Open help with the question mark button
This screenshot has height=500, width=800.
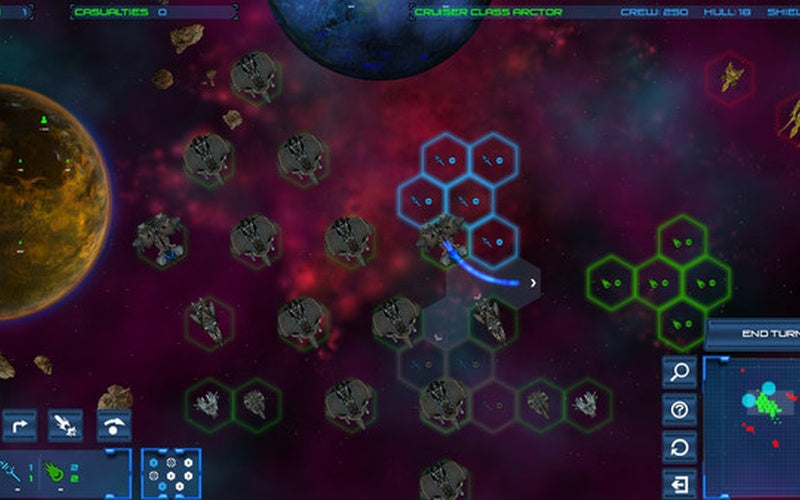point(680,409)
